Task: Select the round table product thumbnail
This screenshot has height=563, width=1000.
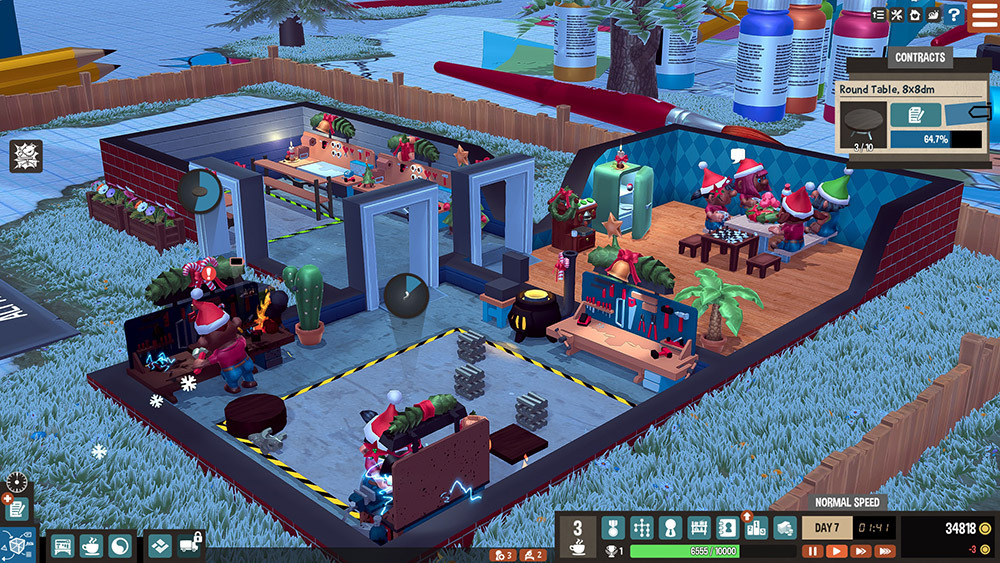Action: tap(860, 123)
